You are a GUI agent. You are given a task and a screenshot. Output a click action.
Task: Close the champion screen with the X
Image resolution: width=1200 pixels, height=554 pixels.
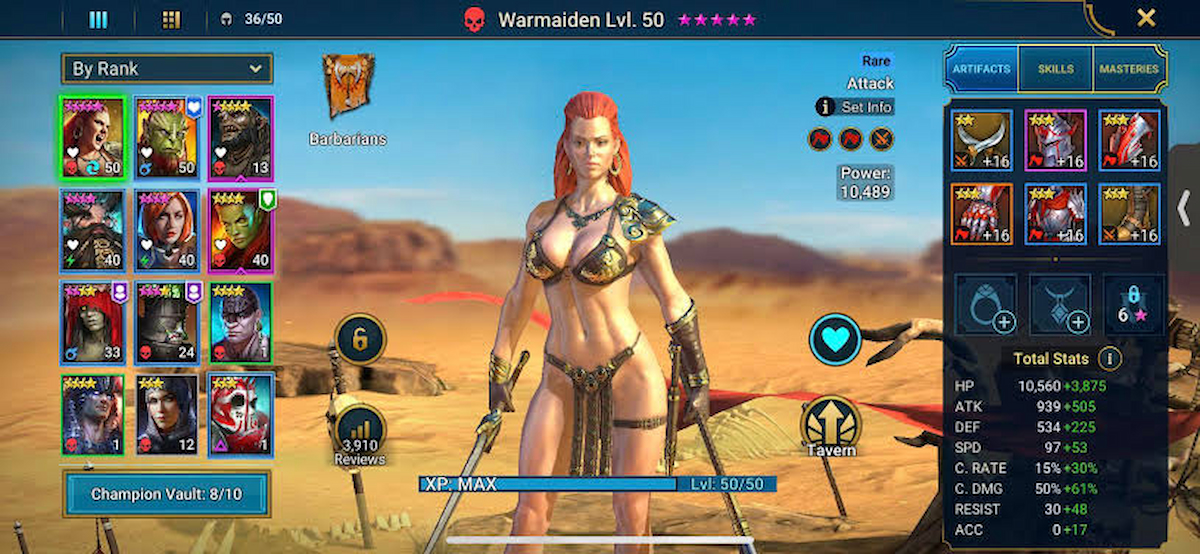pos(1146,17)
